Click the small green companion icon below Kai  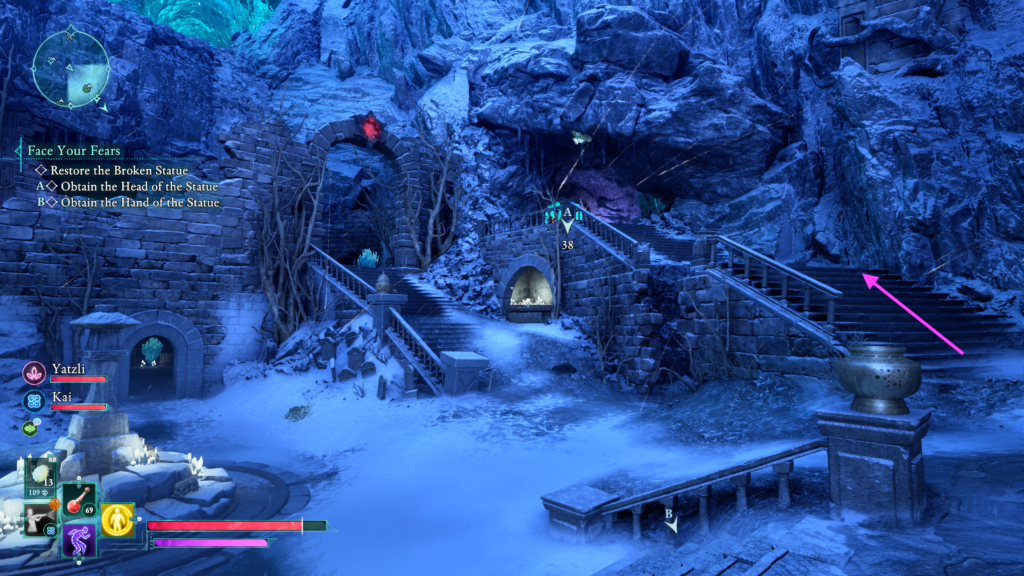coord(29,428)
